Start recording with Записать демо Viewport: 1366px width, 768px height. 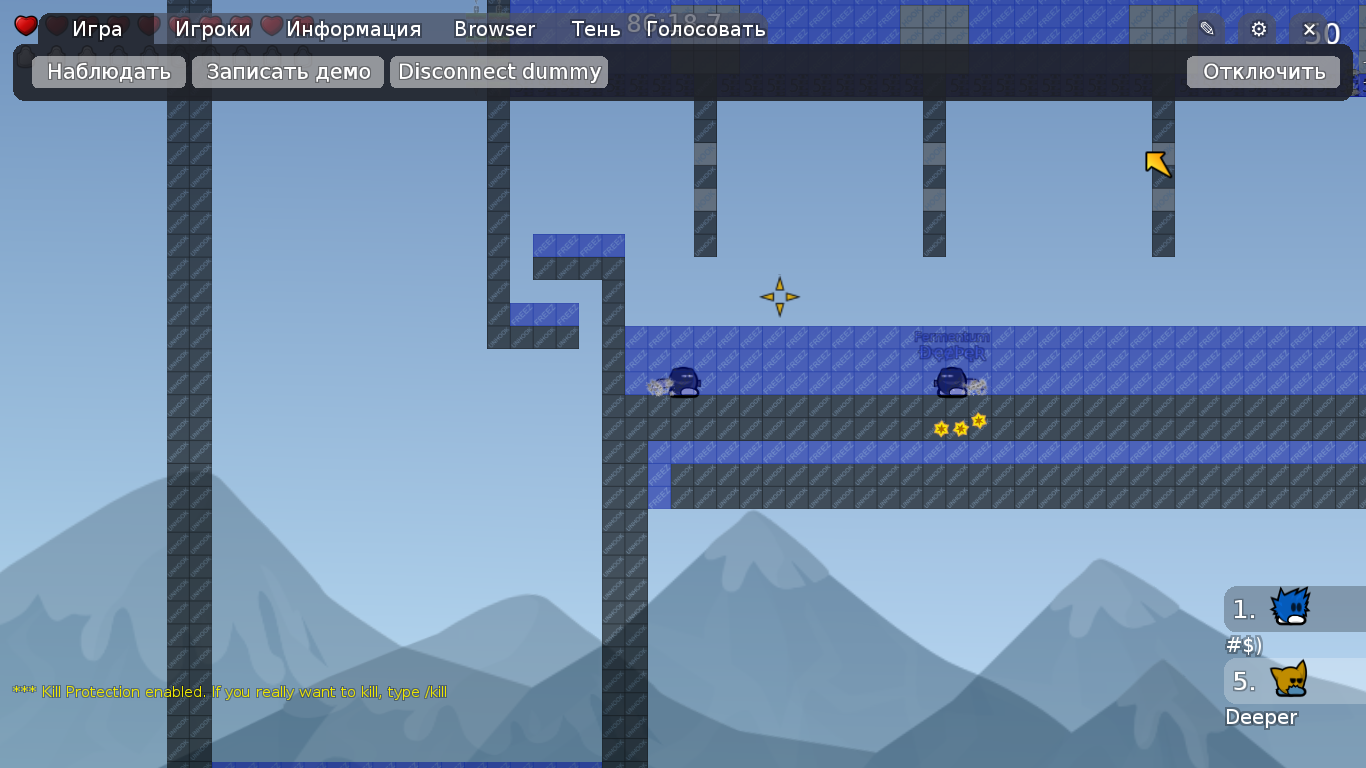[x=288, y=72]
